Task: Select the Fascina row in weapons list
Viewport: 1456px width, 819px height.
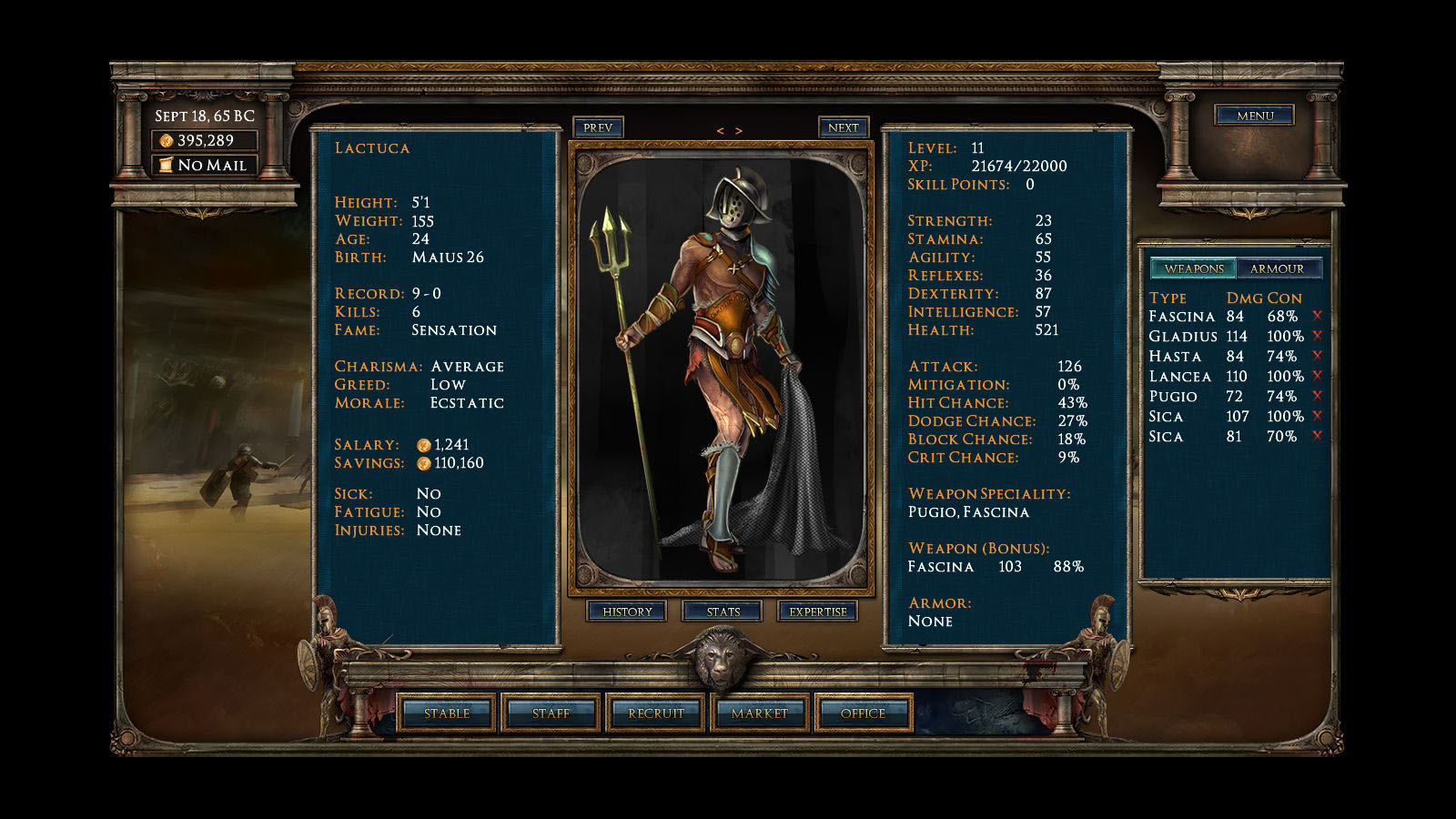Action: [1182, 317]
